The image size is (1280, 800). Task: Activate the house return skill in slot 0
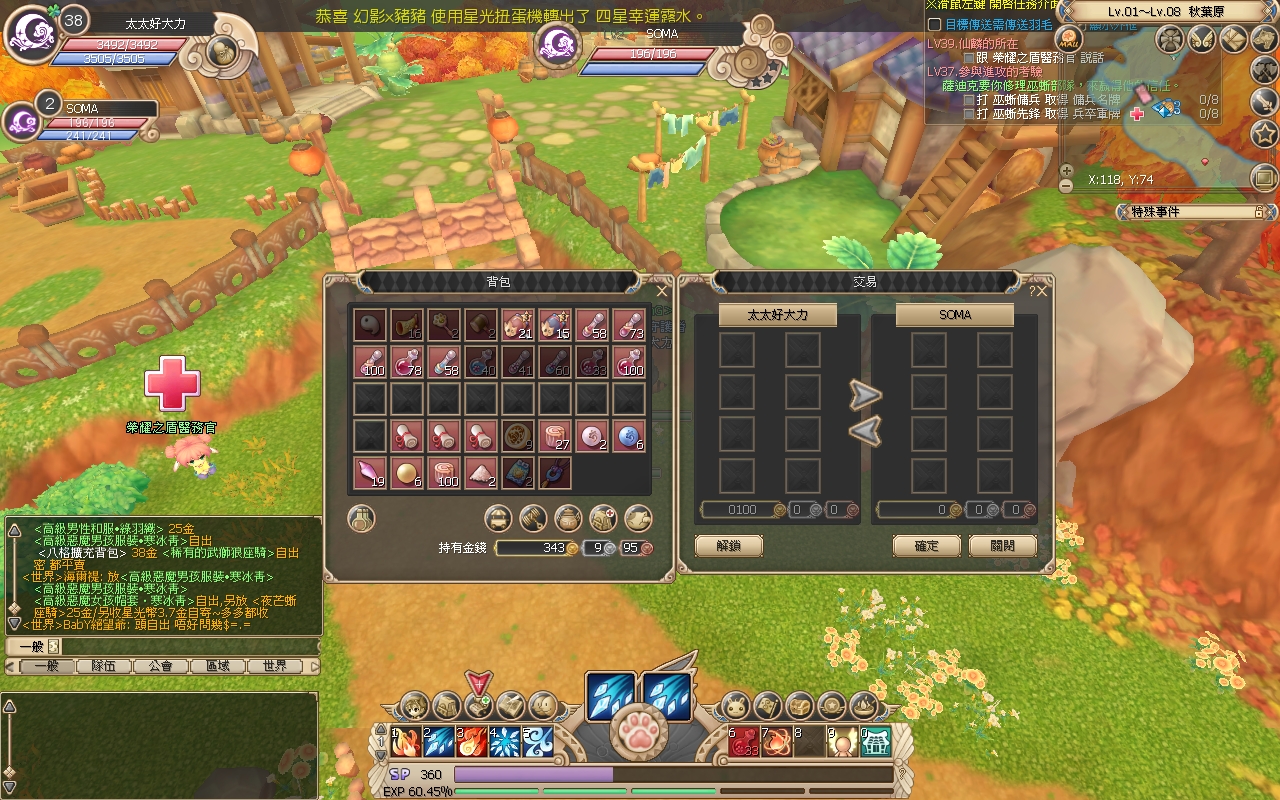875,741
